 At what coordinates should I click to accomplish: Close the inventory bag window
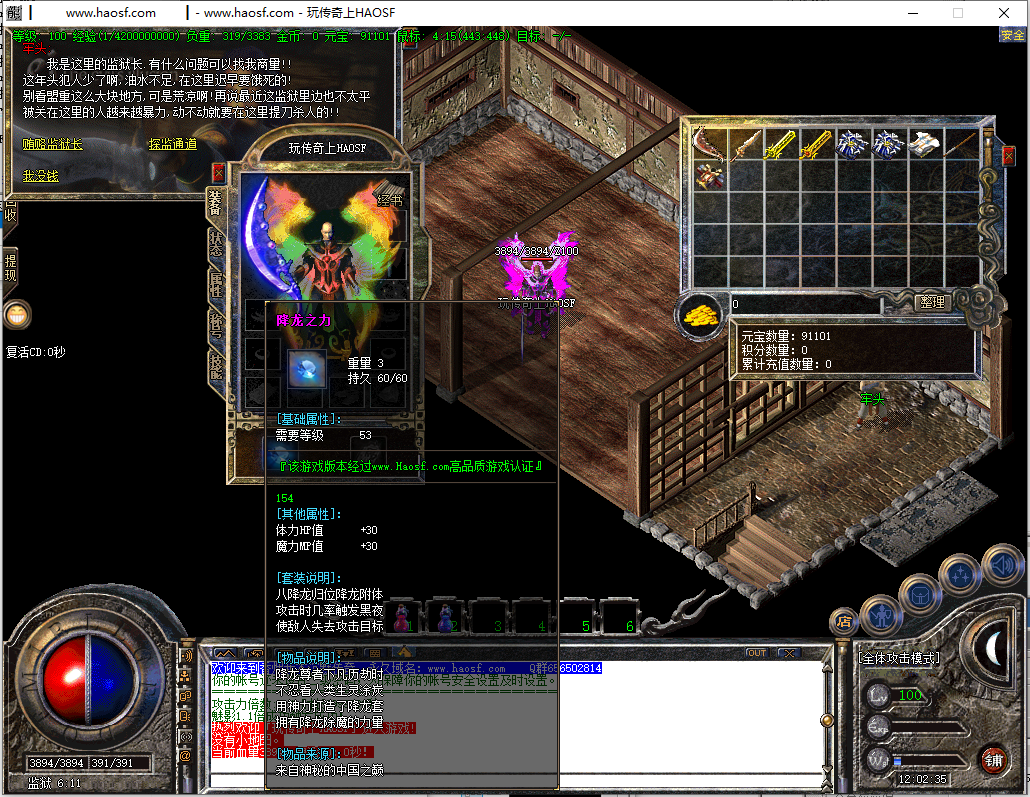click(x=1008, y=155)
